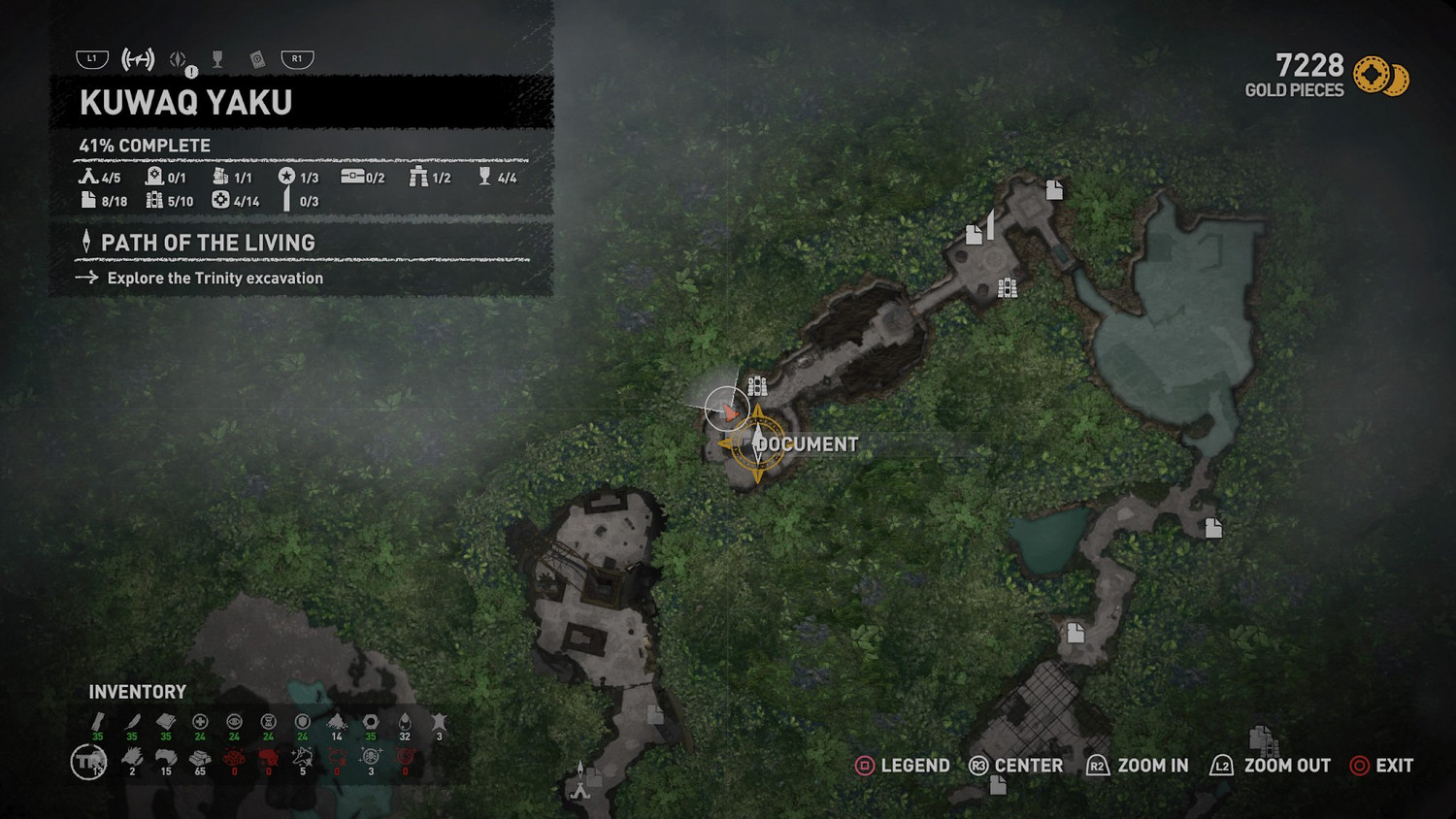Switch to the map tab
The height and width of the screenshot is (819, 1456).
(x=138, y=60)
